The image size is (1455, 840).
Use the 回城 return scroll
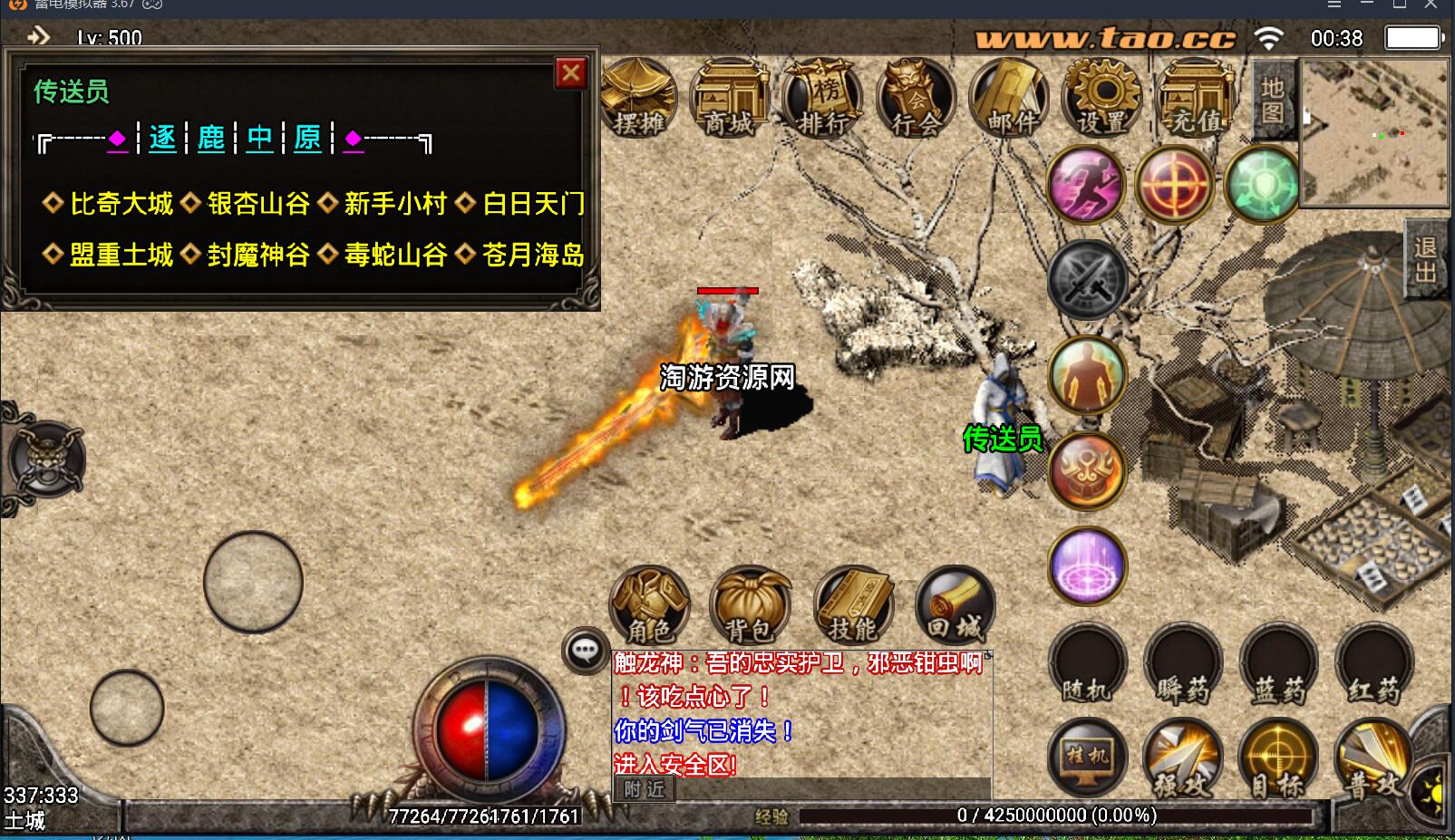(955, 605)
